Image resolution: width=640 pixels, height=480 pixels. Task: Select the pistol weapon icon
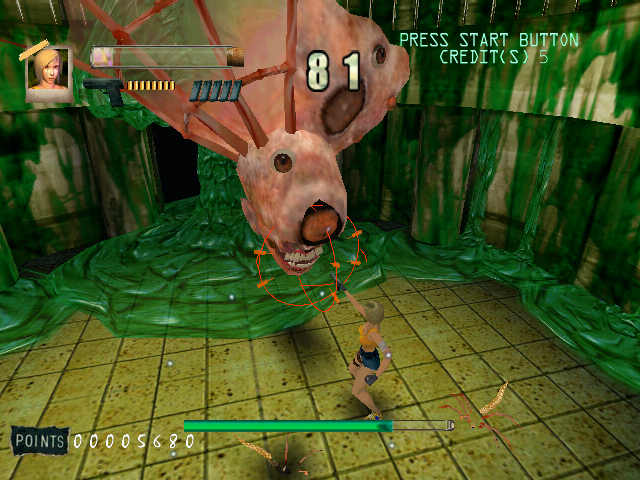point(102,89)
